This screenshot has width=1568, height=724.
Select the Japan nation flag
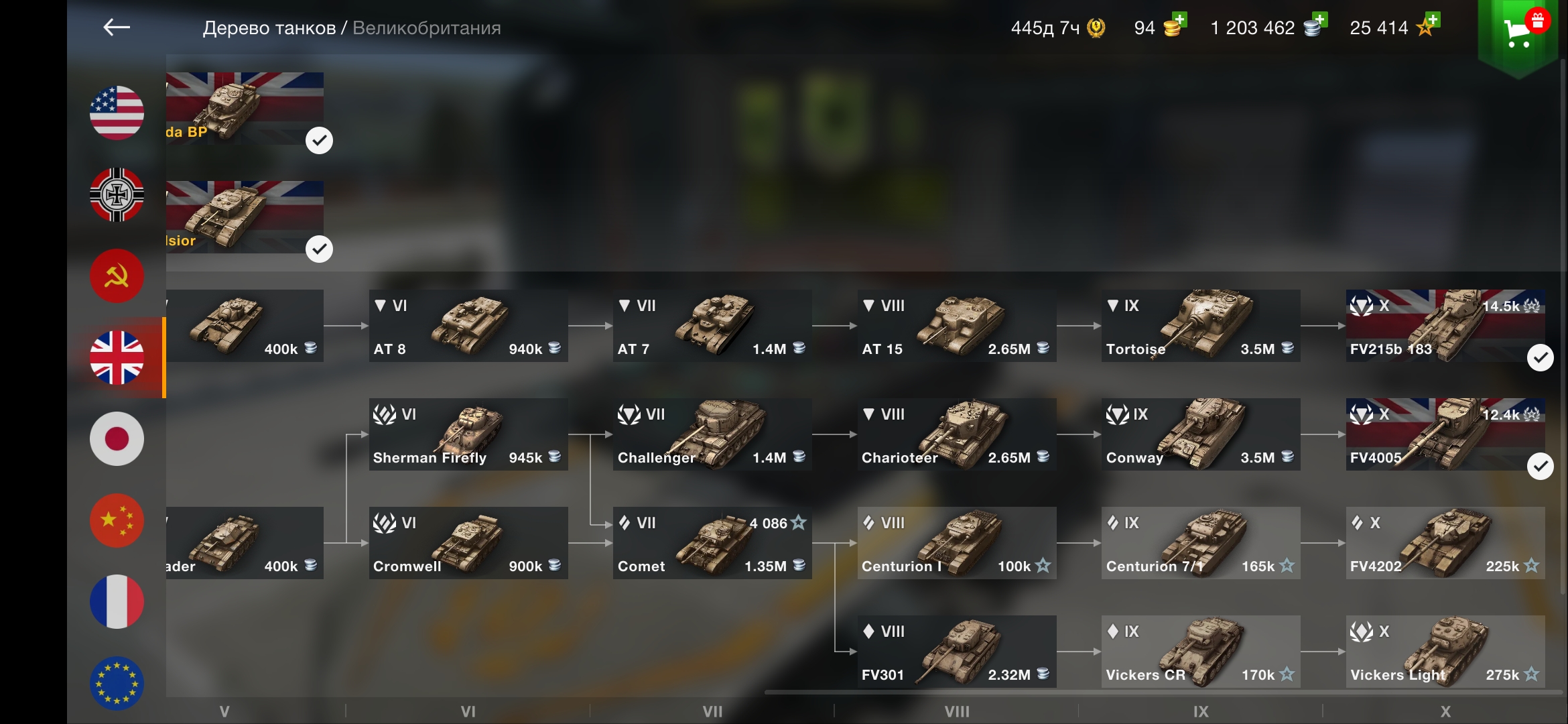click(x=117, y=439)
